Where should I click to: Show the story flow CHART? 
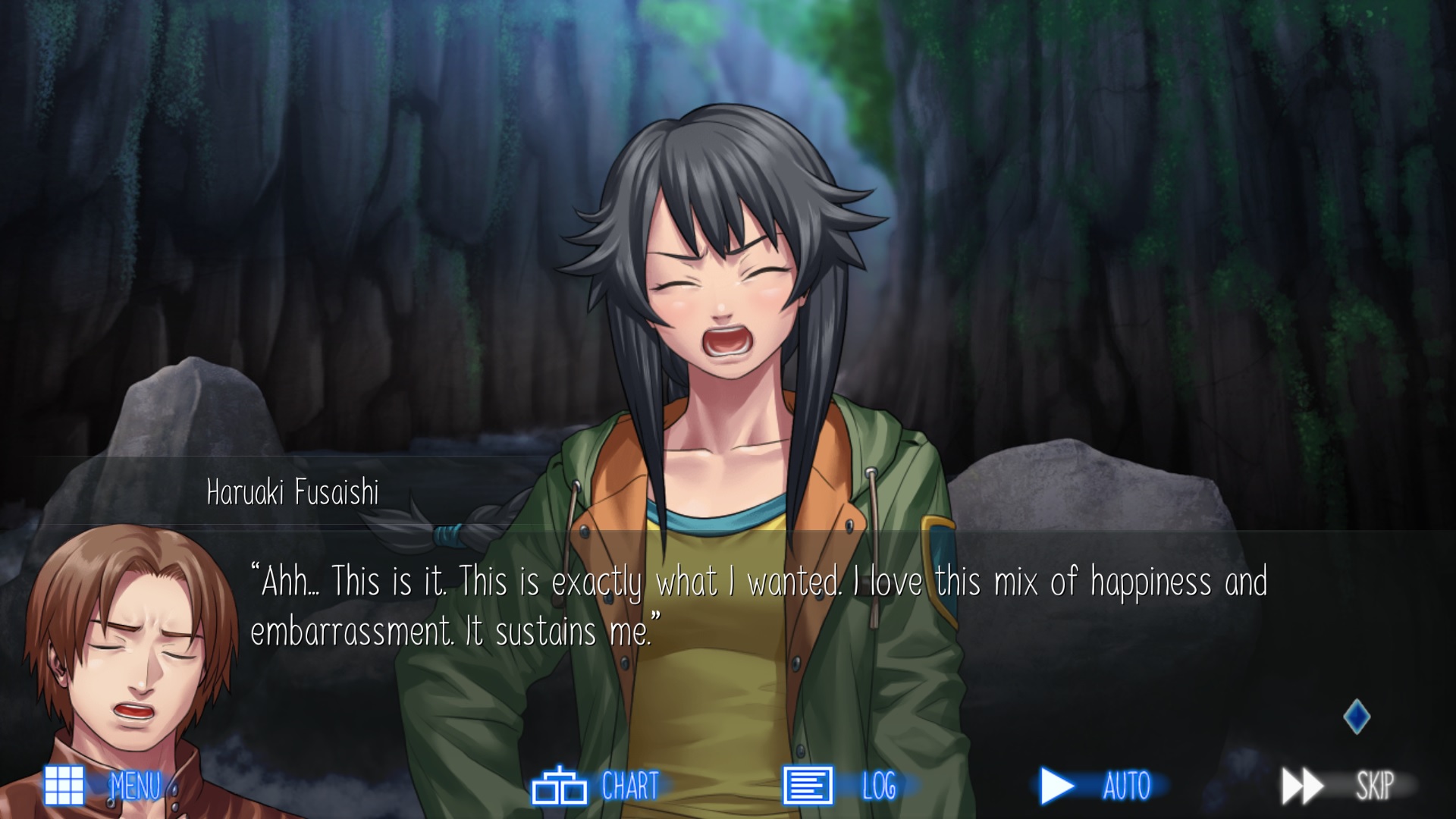(596, 786)
